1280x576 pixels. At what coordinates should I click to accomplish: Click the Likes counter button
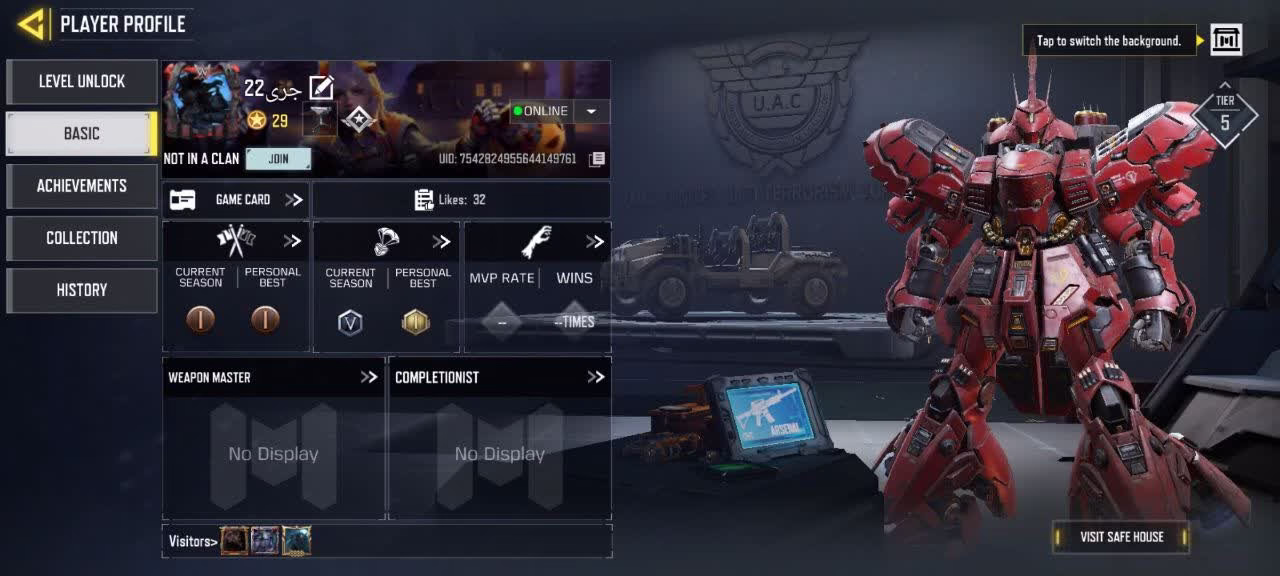click(461, 200)
